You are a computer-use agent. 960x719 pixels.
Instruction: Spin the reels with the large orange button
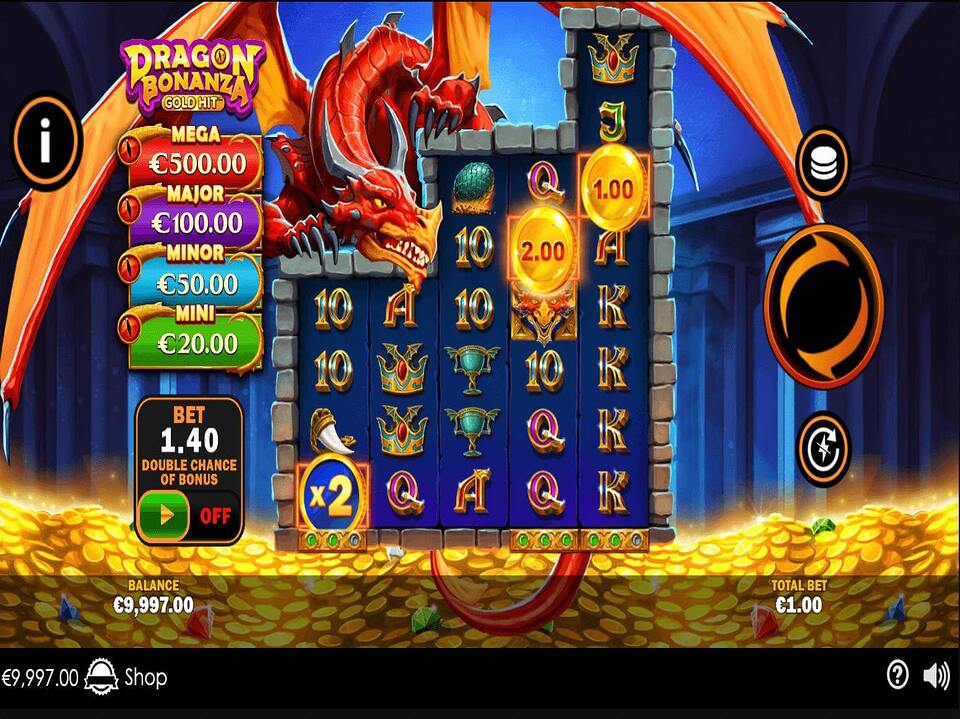(x=823, y=305)
